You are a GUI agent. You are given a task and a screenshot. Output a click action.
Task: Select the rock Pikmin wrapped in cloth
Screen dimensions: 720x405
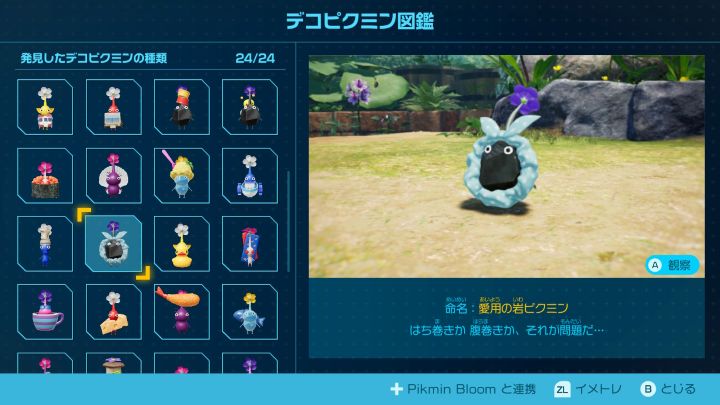pyautogui.click(x=113, y=244)
